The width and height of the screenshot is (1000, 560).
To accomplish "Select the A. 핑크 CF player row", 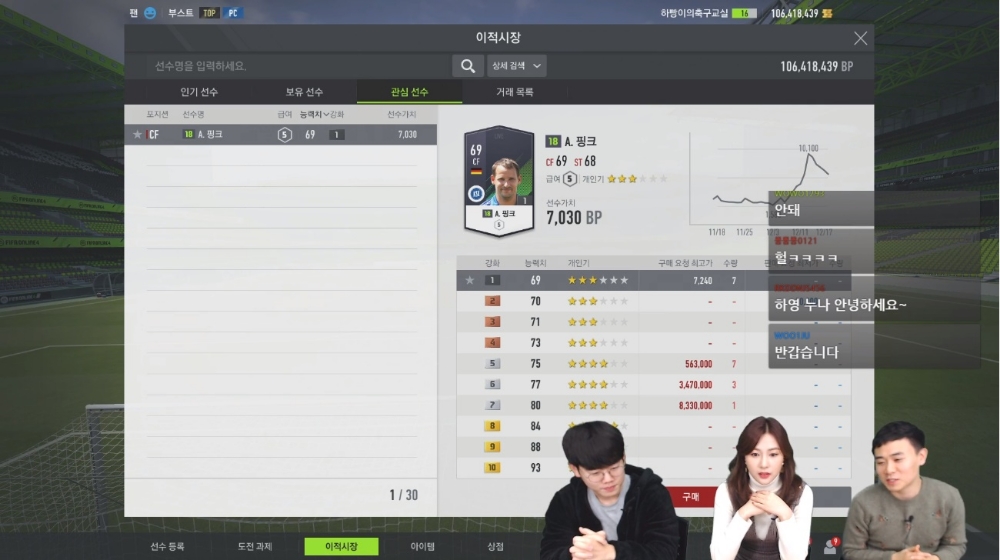I will 280,134.
